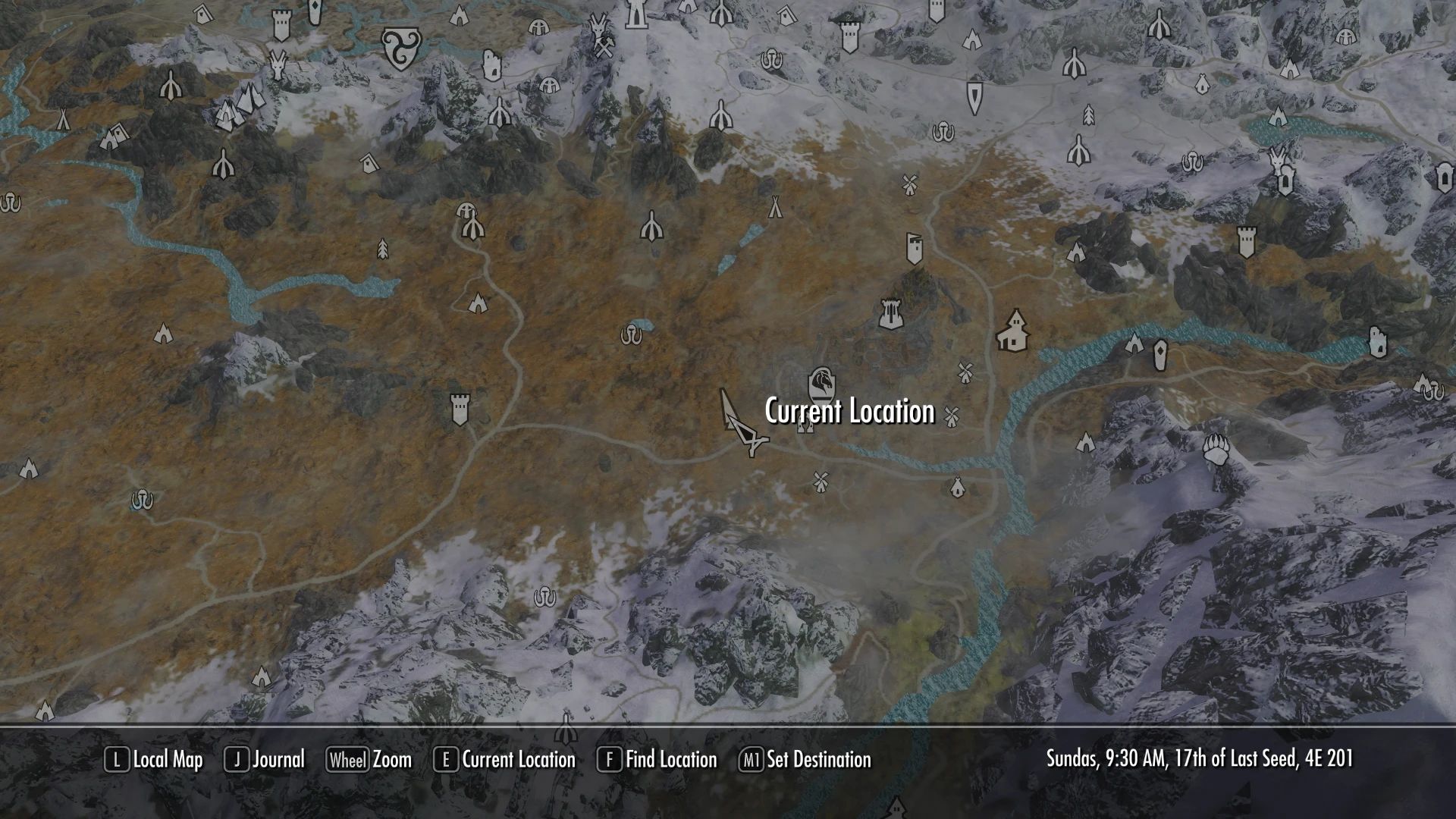Viewport: 1456px width, 819px height.
Task: Click the Current Location button in the bottom bar
Action: [x=504, y=760]
